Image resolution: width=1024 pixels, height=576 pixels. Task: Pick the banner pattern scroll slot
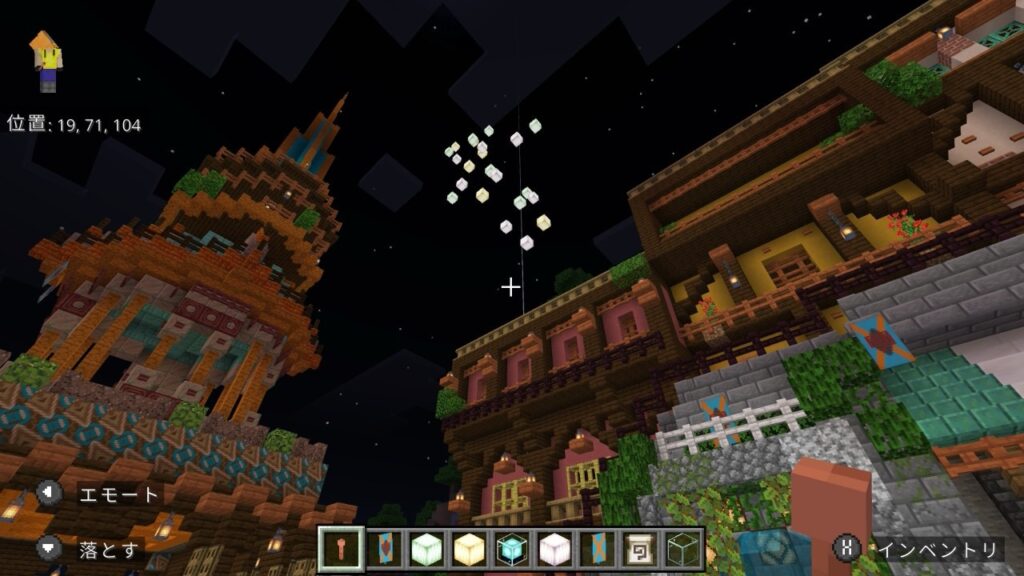639,548
